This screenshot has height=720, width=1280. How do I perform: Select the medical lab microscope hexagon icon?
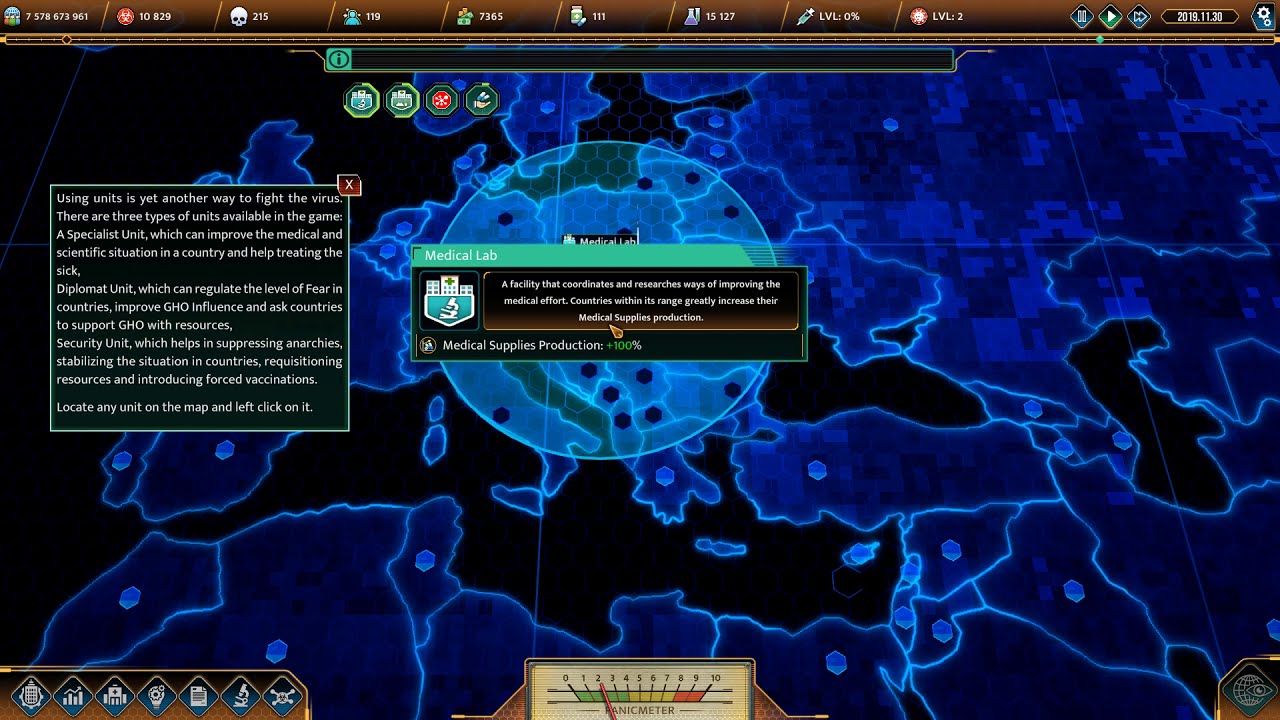point(362,100)
